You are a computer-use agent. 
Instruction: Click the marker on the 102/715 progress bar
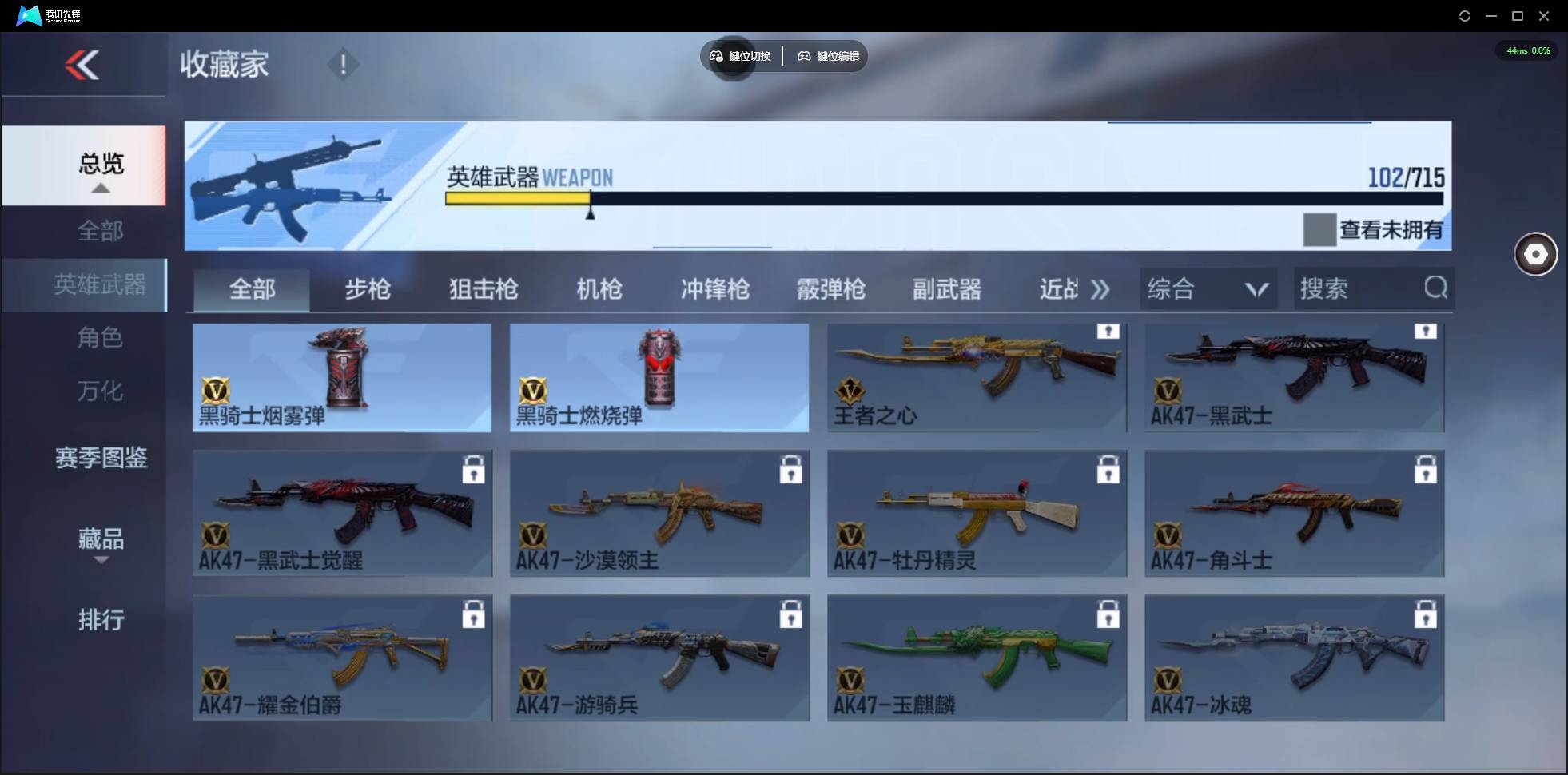(590, 212)
